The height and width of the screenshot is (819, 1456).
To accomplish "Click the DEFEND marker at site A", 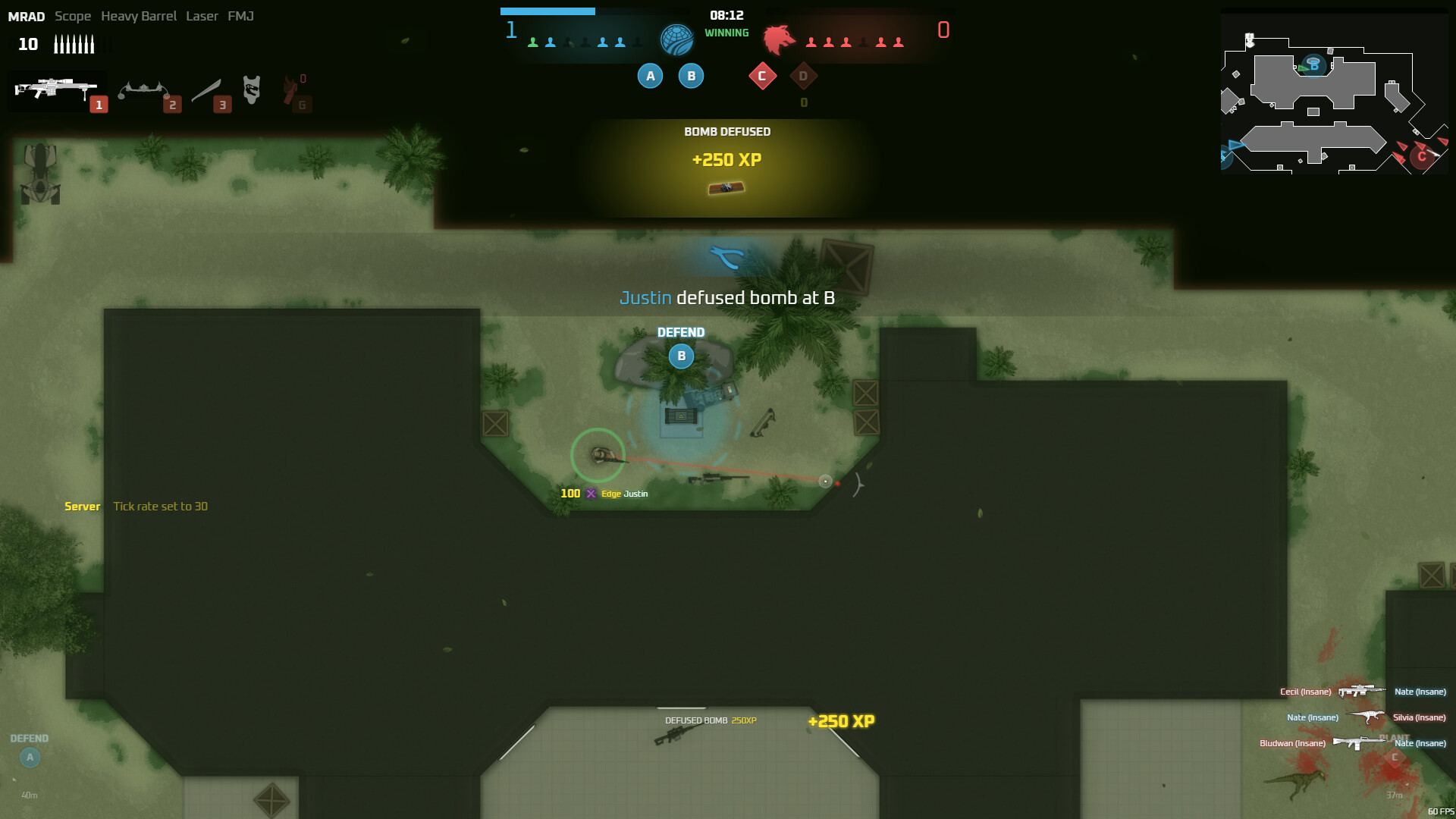I will (x=30, y=756).
